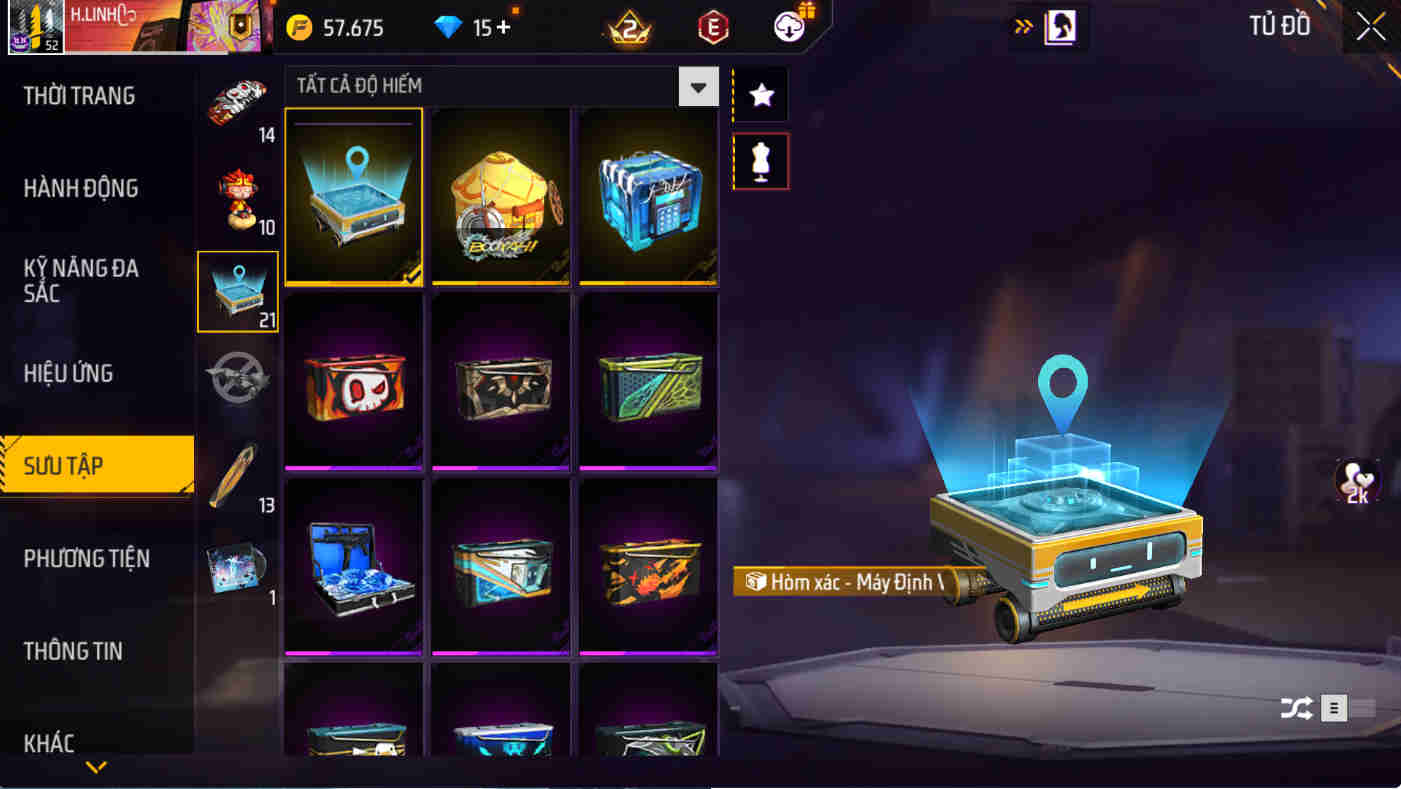Toggle the mannequin outfit filter
This screenshot has height=789, width=1401.
tap(760, 161)
